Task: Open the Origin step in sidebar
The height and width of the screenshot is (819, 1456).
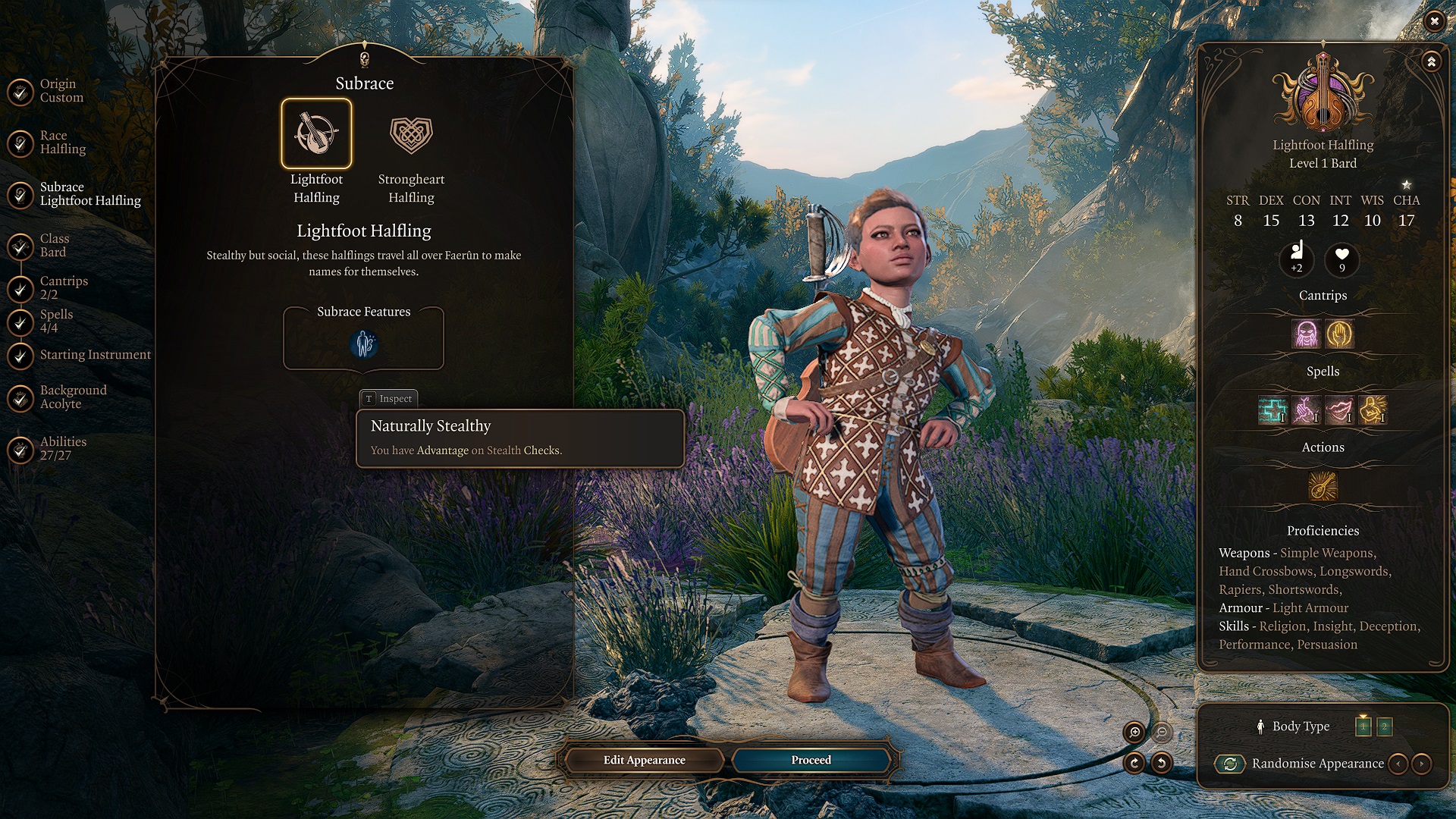Action: 61,90
